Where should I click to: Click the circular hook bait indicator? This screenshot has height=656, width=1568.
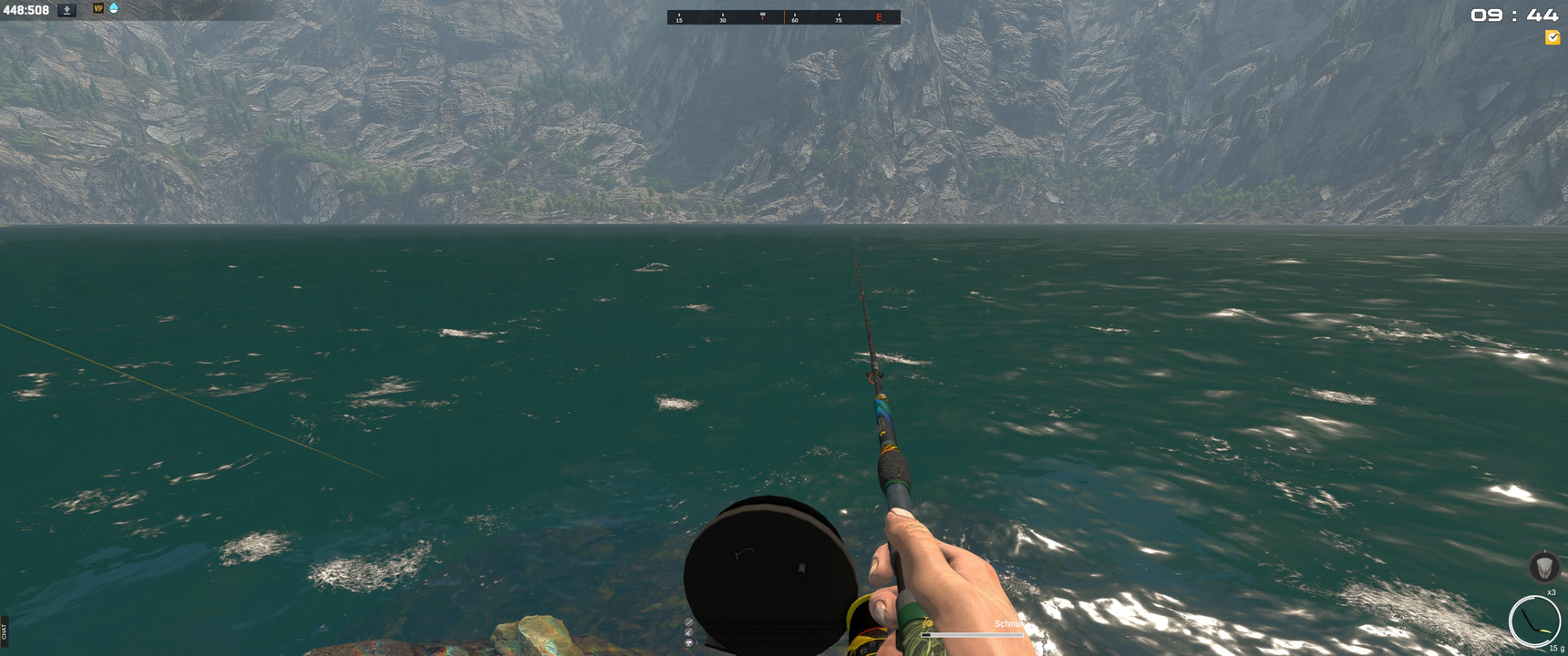(1534, 620)
